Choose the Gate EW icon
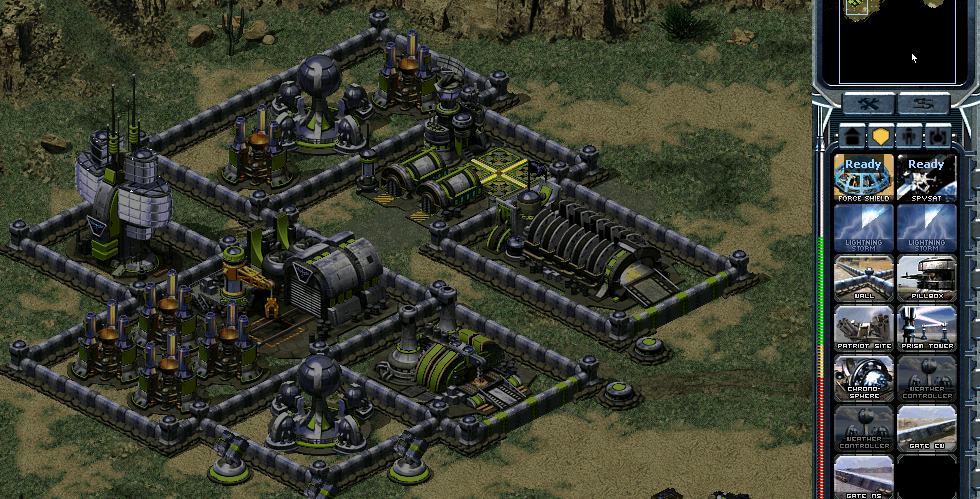This screenshot has width=980, height=499. coord(926,427)
